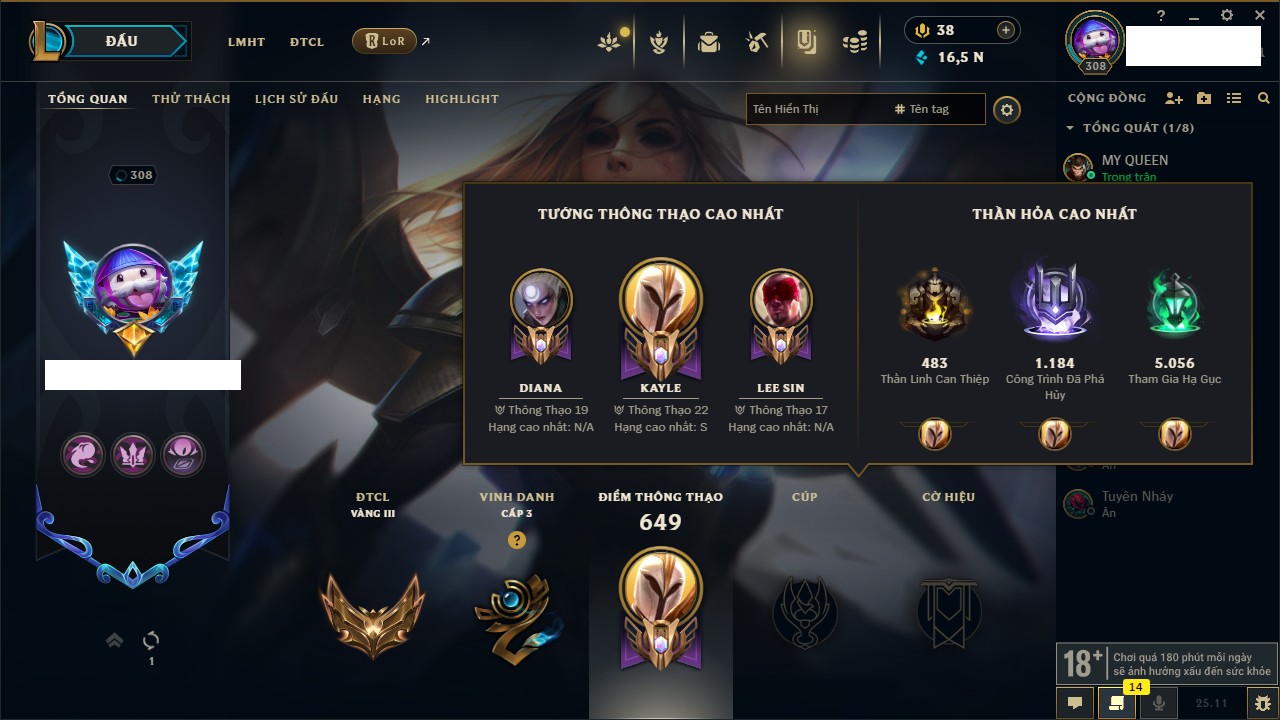Open the THỬ THÁCH tab
Viewport: 1280px width, 720px height.
[x=191, y=99]
